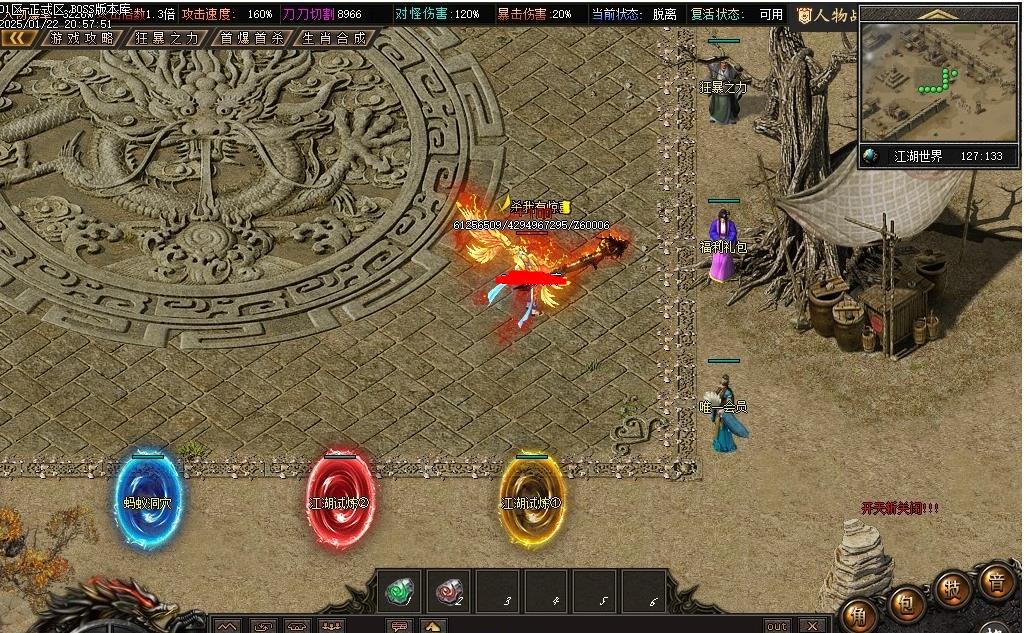The height and width of the screenshot is (633, 1029).
Task: Collapse the minimap with the gold arrow
Action: click(x=938, y=14)
